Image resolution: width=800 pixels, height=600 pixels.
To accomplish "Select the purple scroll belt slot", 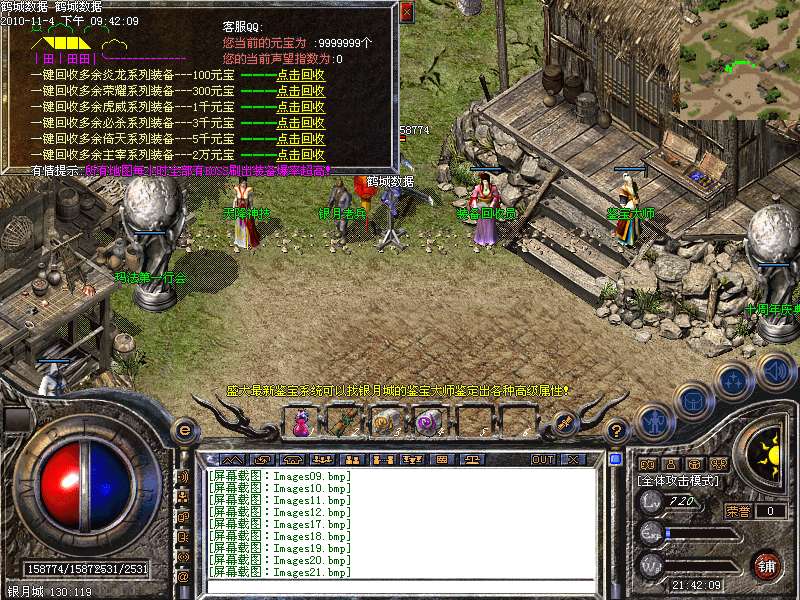I will coord(427,424).
